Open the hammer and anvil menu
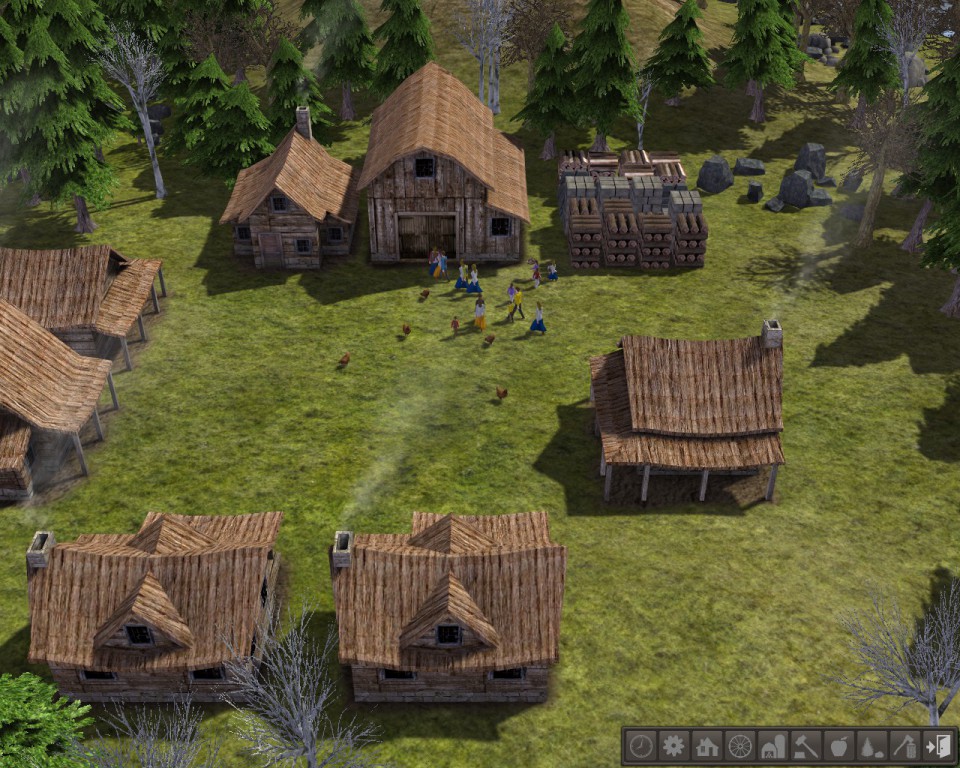The image size is (960, 768). click(806, 745)
